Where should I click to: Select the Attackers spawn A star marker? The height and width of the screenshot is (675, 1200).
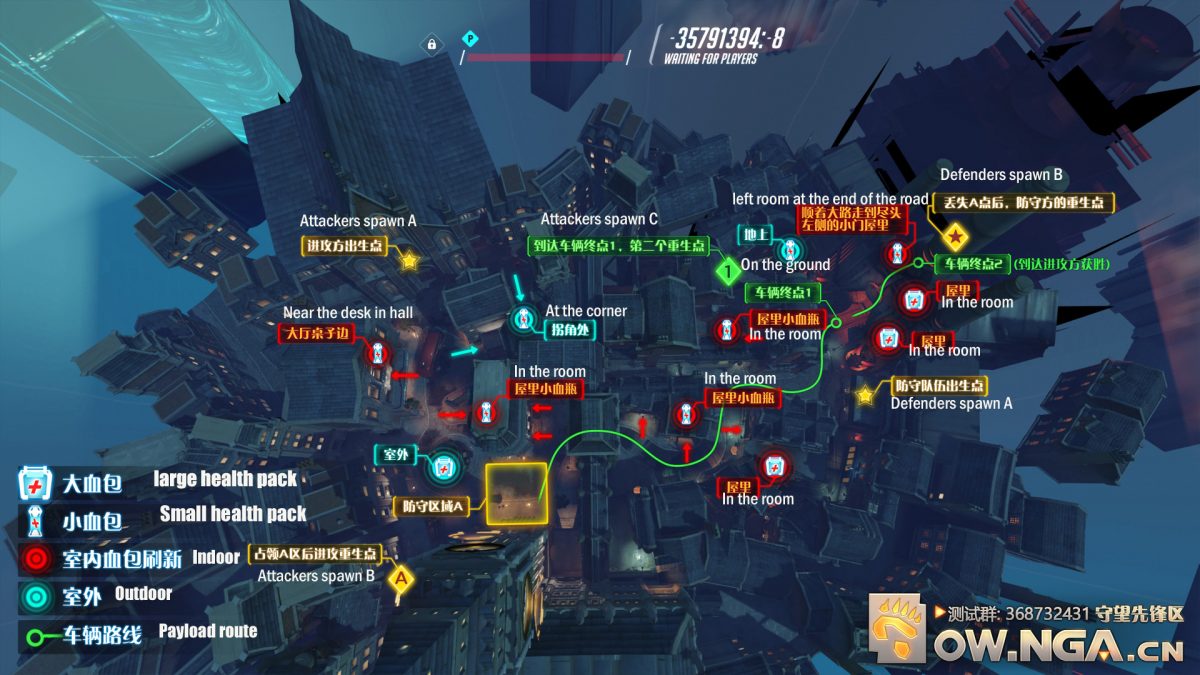[x=409, y=261]
